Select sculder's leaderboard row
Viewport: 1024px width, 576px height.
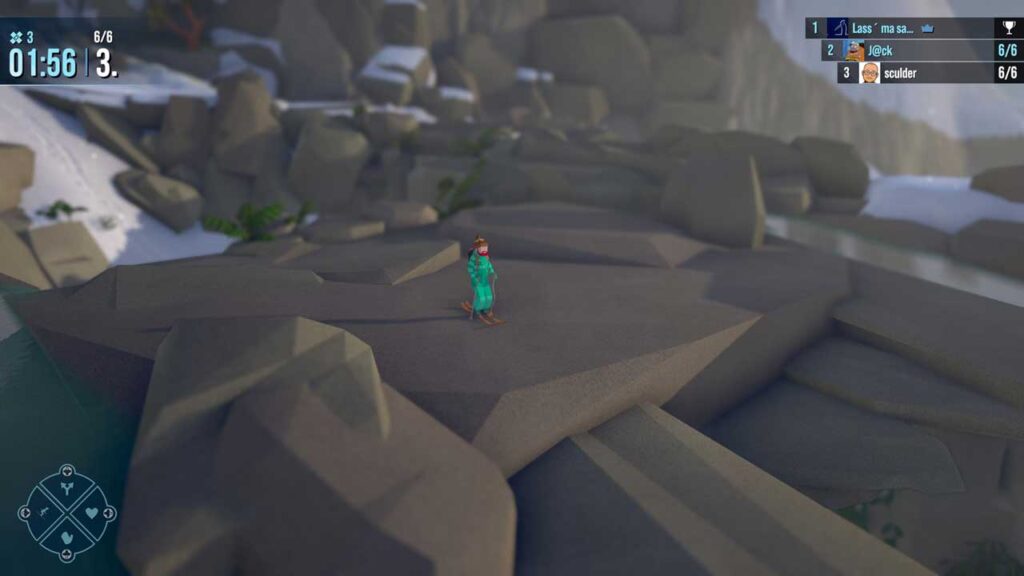[928, 72]
